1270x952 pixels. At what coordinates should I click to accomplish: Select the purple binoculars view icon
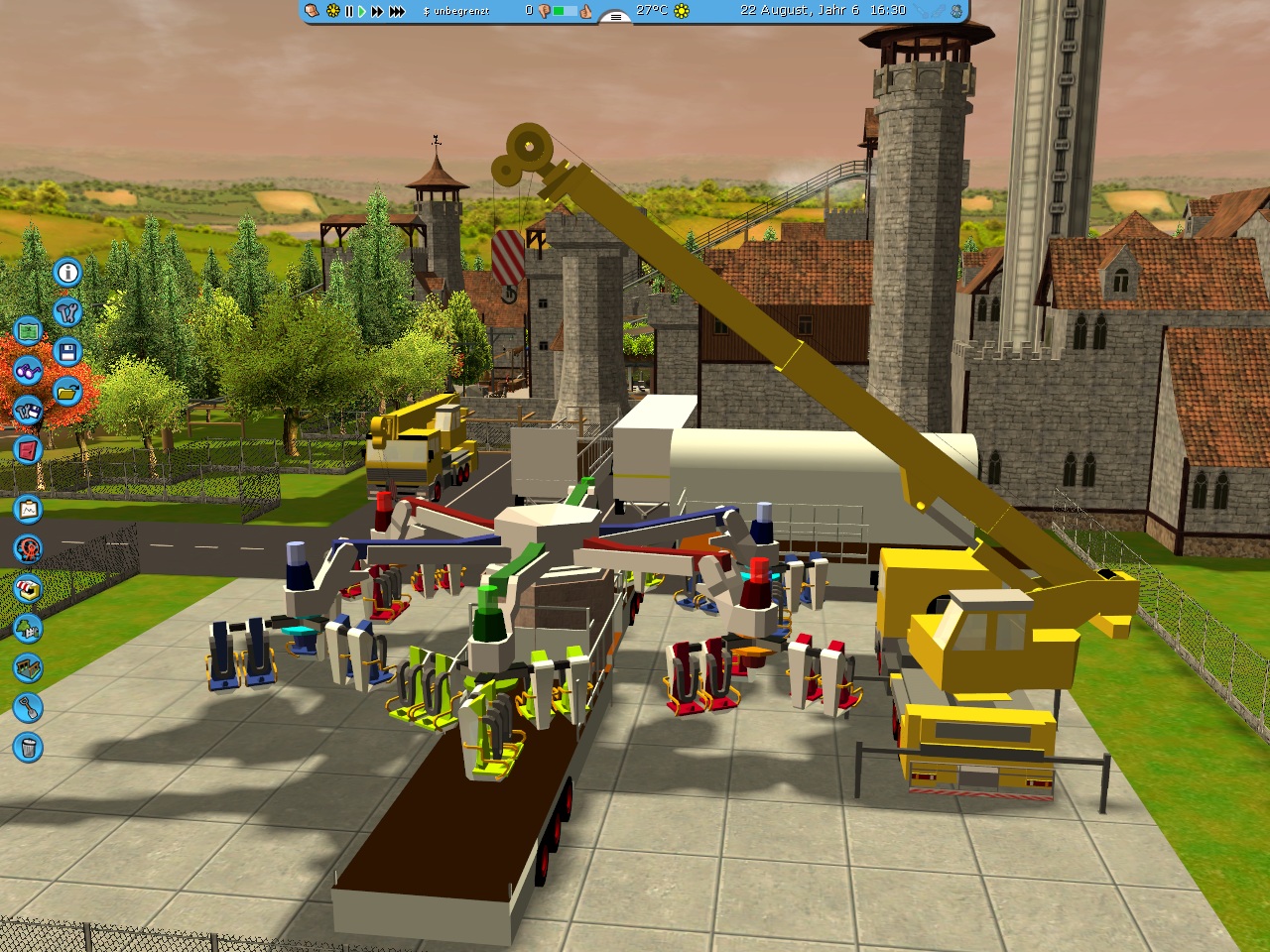(28, 371)
